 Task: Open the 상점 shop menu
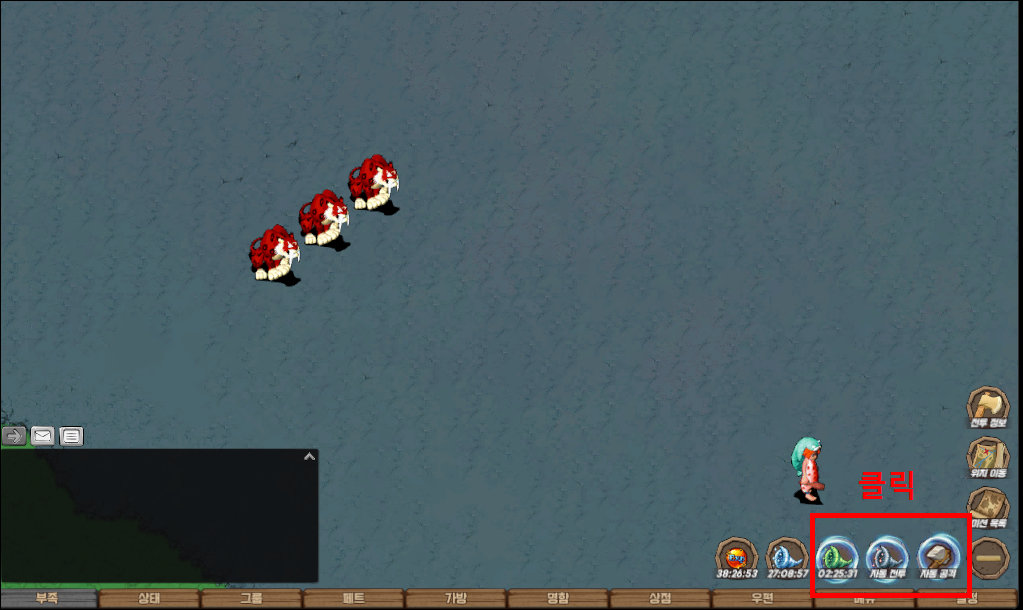click(x=660, y=599)
